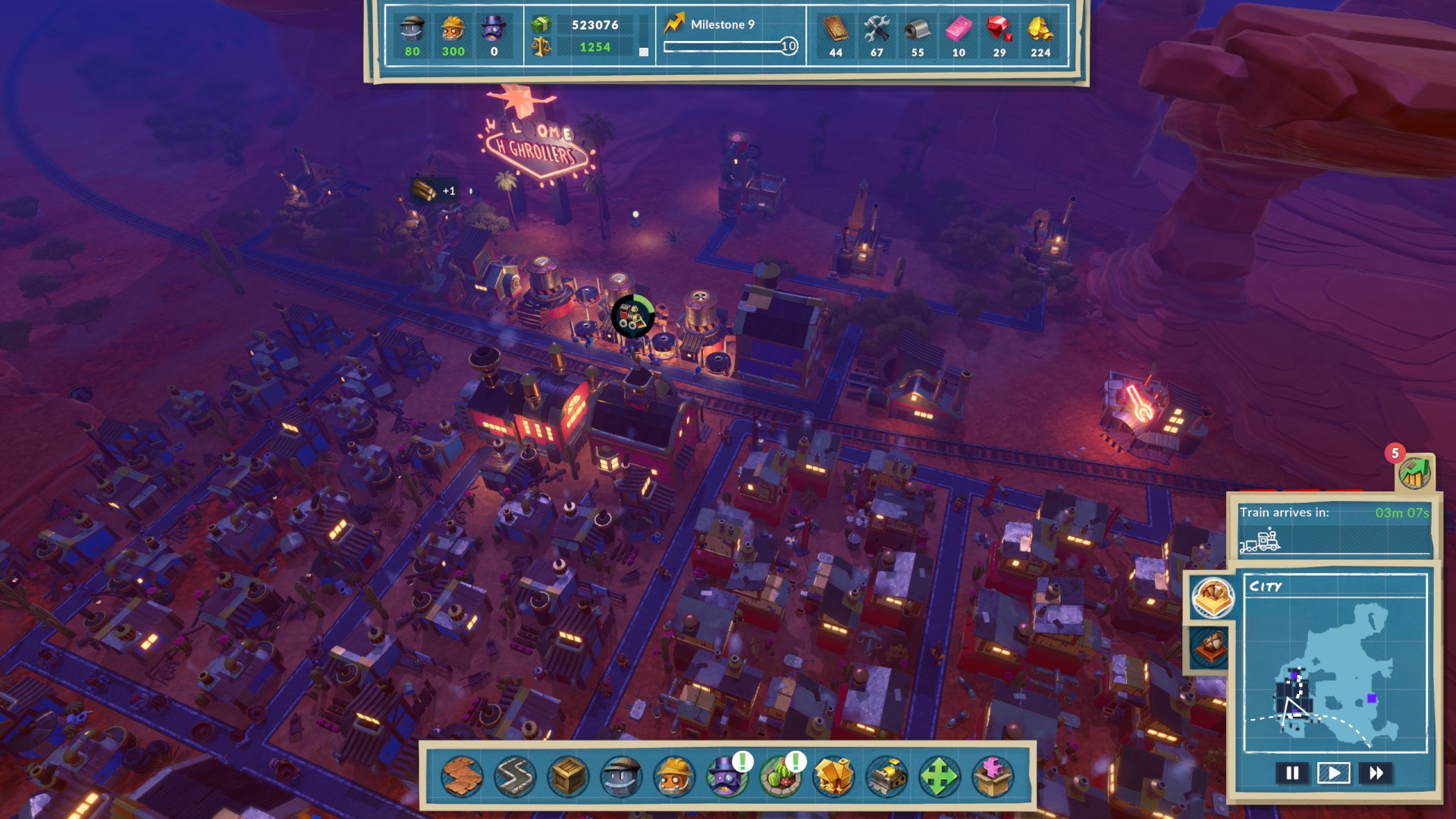Select the purple top-hat aristocrat category
This screenshot has width=1456, height=819.
coord(726,776)
